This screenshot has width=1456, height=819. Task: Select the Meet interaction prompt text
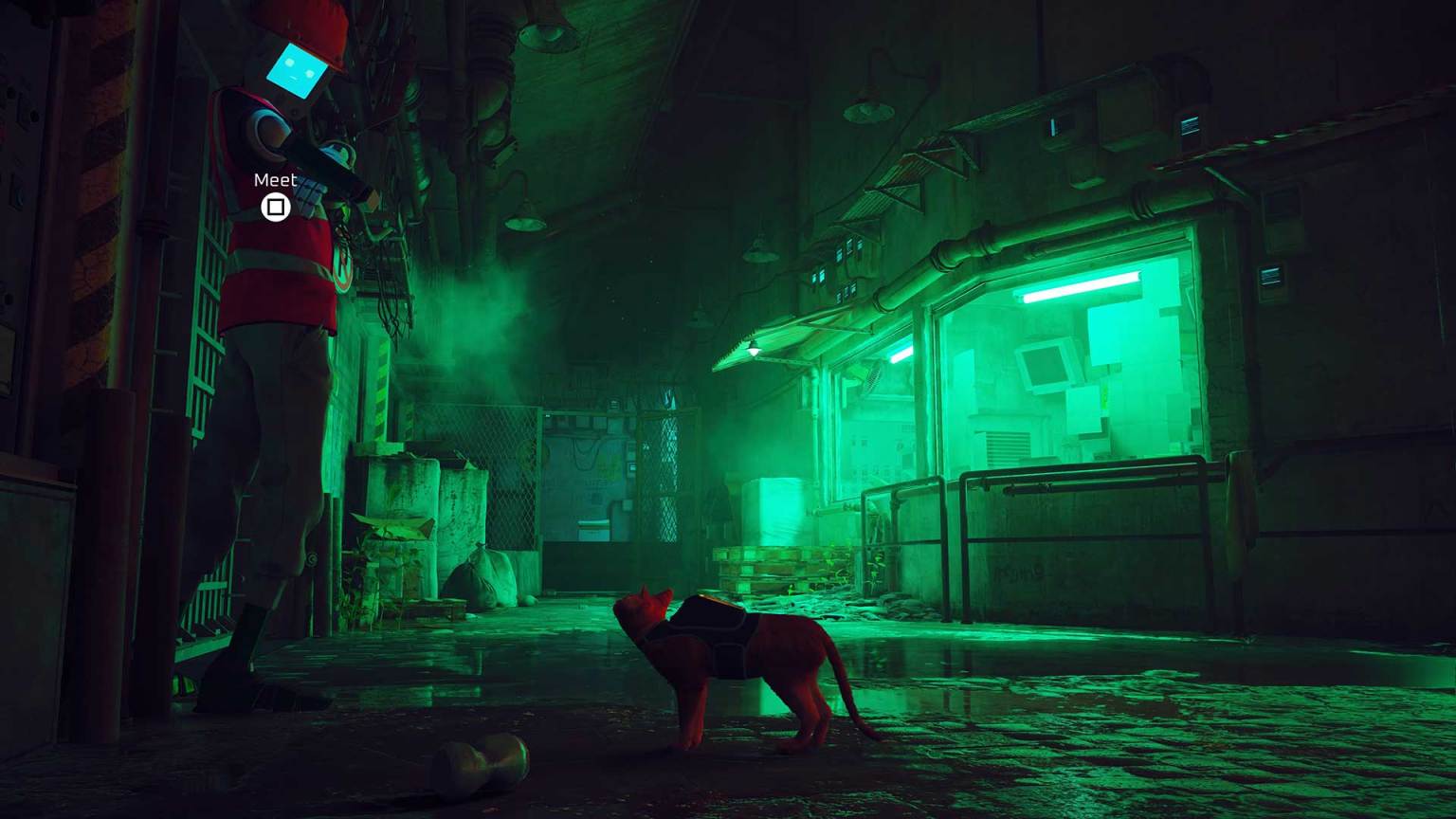click(x=274, y=179)
